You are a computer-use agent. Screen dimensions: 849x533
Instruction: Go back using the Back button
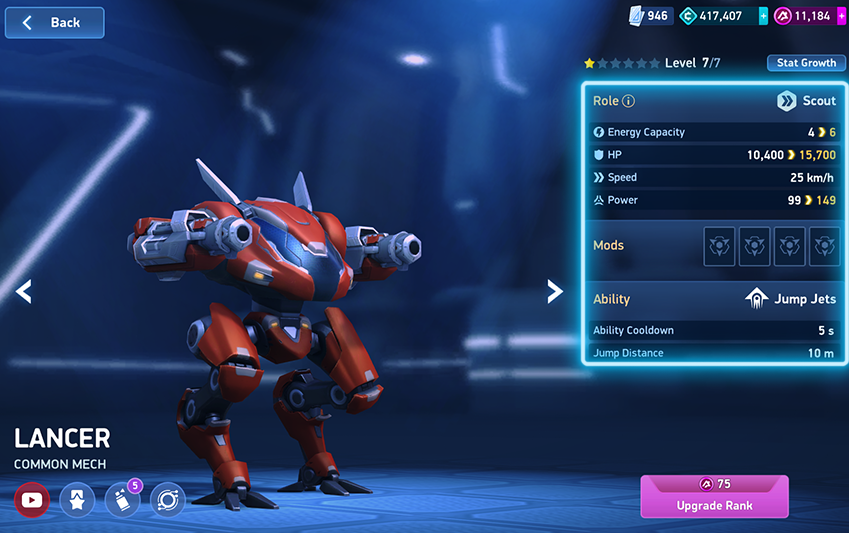[54, 23]
